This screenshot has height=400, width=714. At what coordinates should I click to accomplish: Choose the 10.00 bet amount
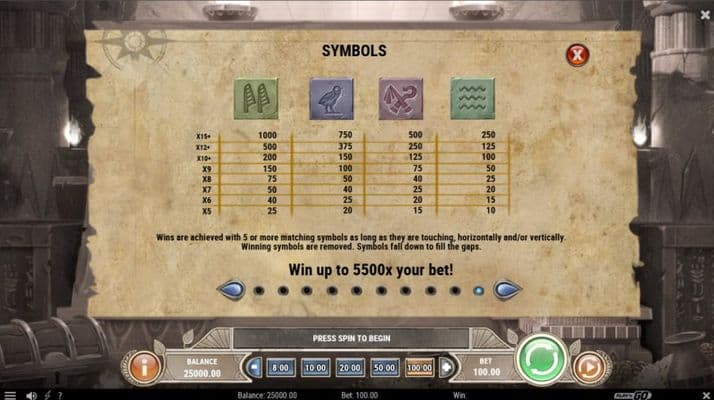click(x=315, y=368)
